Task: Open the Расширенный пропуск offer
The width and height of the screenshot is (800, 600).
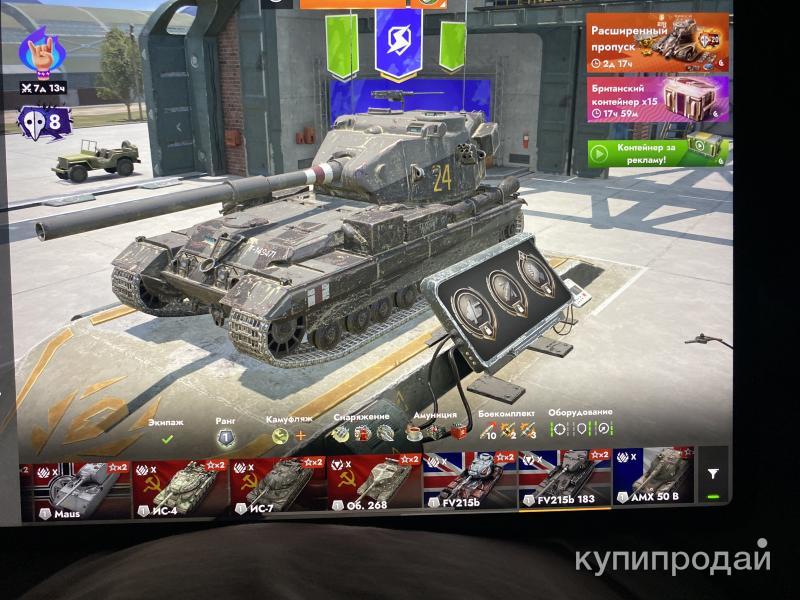Action: pyautogui.click(x=656, y=43)
